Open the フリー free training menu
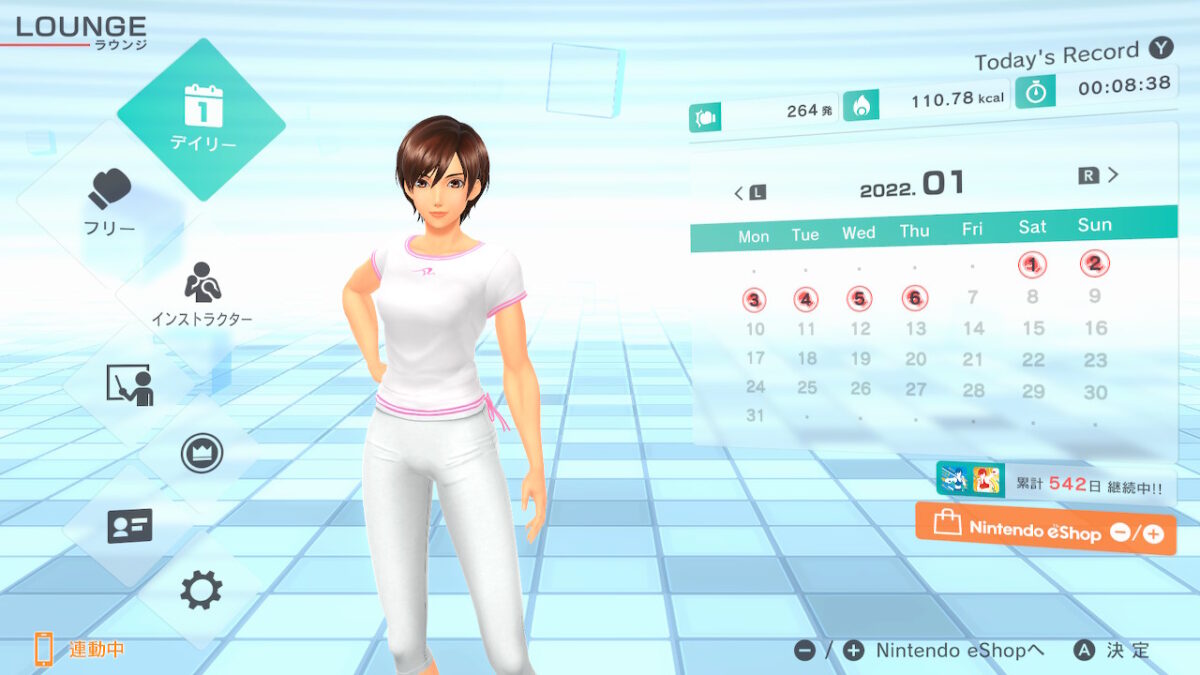 (x=110, y=201)
